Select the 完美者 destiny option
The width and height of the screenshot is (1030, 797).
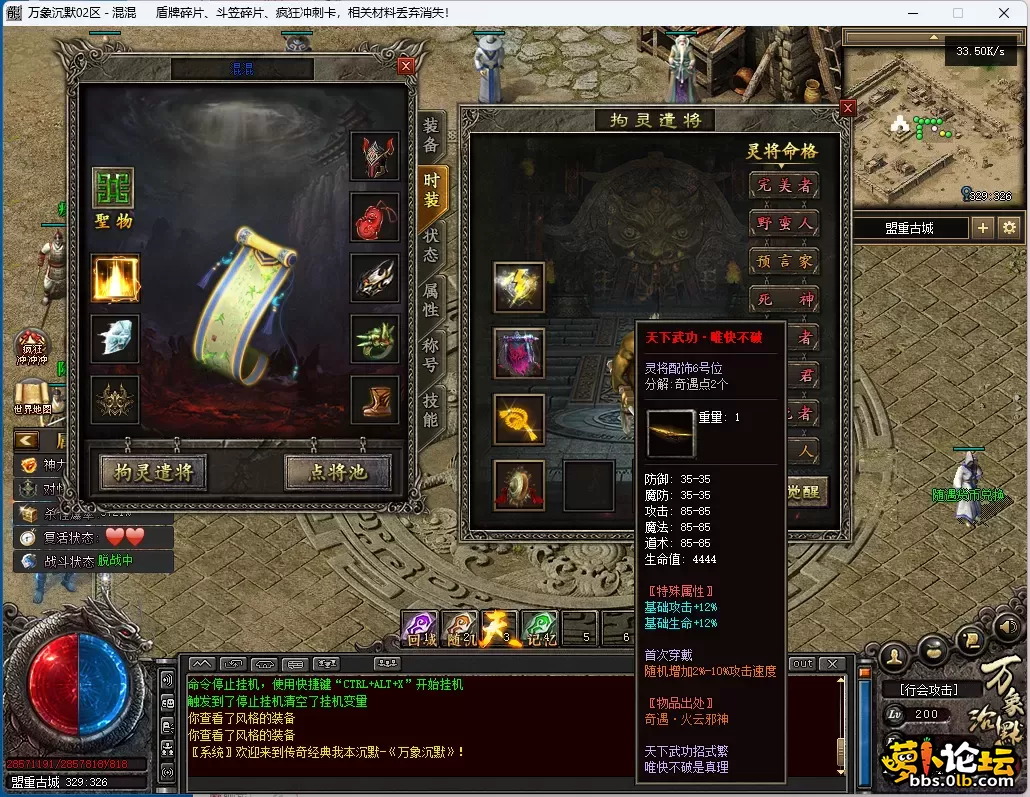point(784,185)
